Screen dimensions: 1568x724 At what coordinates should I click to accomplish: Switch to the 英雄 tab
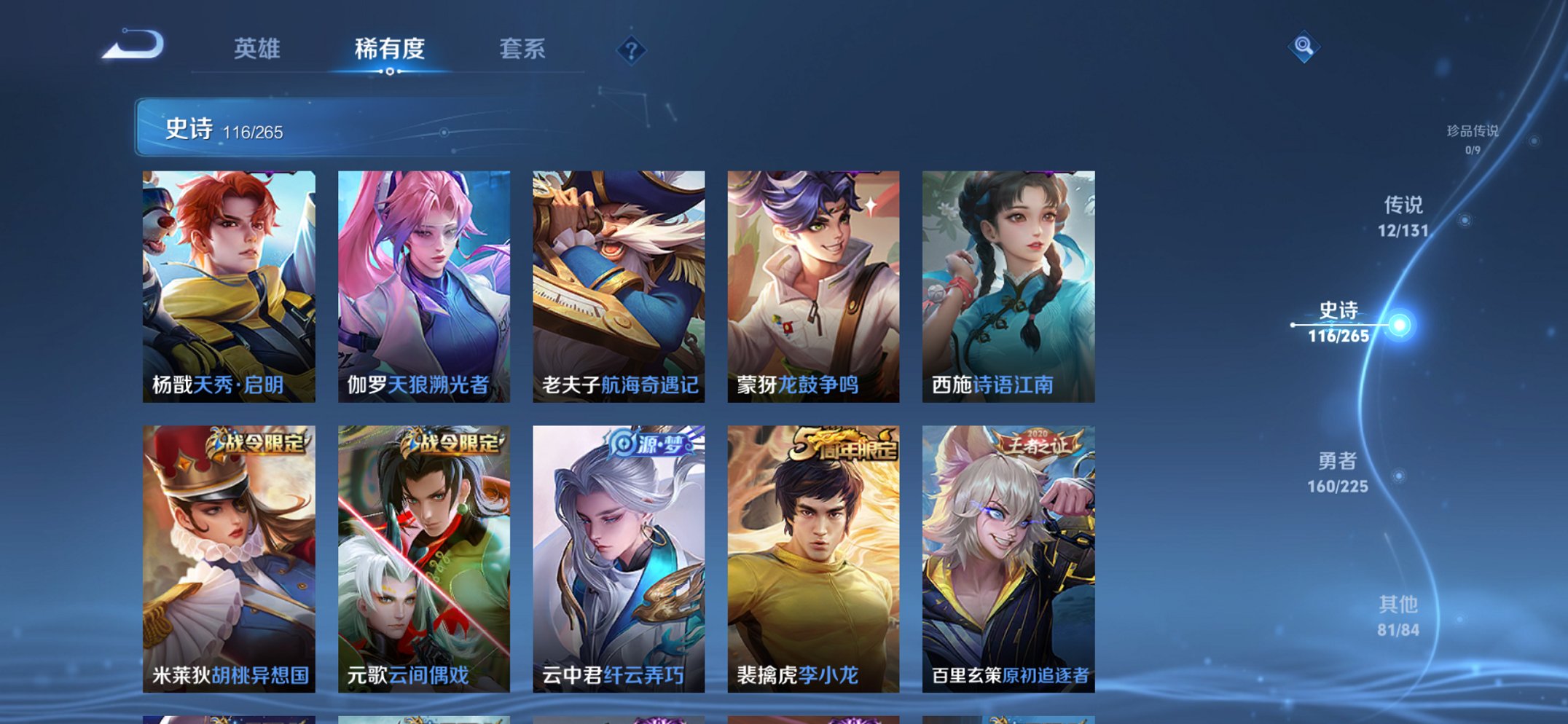pyautogui.click(x=259, y=48)
